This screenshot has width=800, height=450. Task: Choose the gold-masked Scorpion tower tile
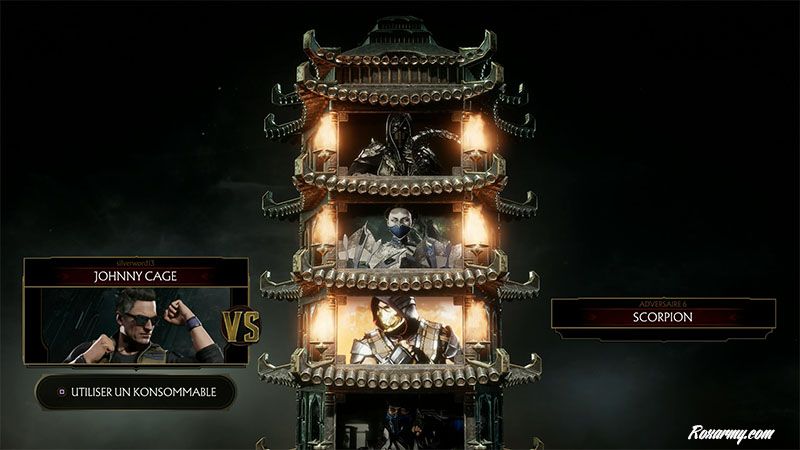401,328
